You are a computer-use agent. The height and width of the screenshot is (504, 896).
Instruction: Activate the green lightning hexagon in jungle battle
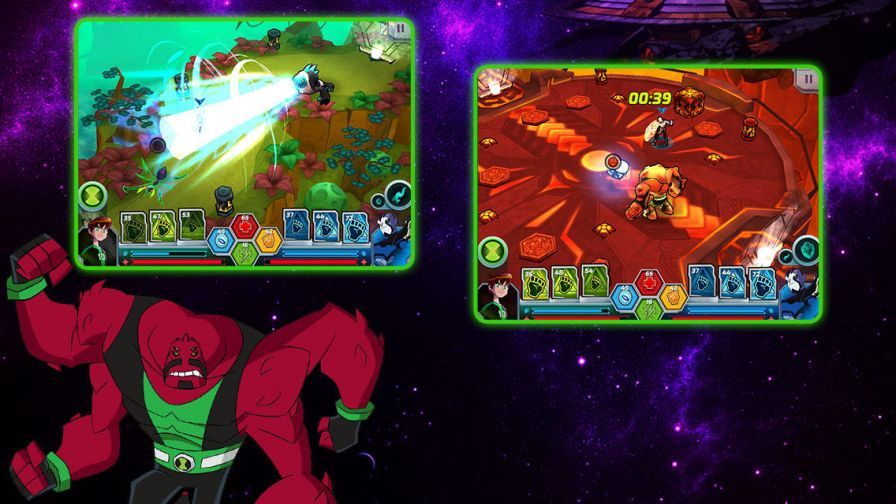coord(245,255)
